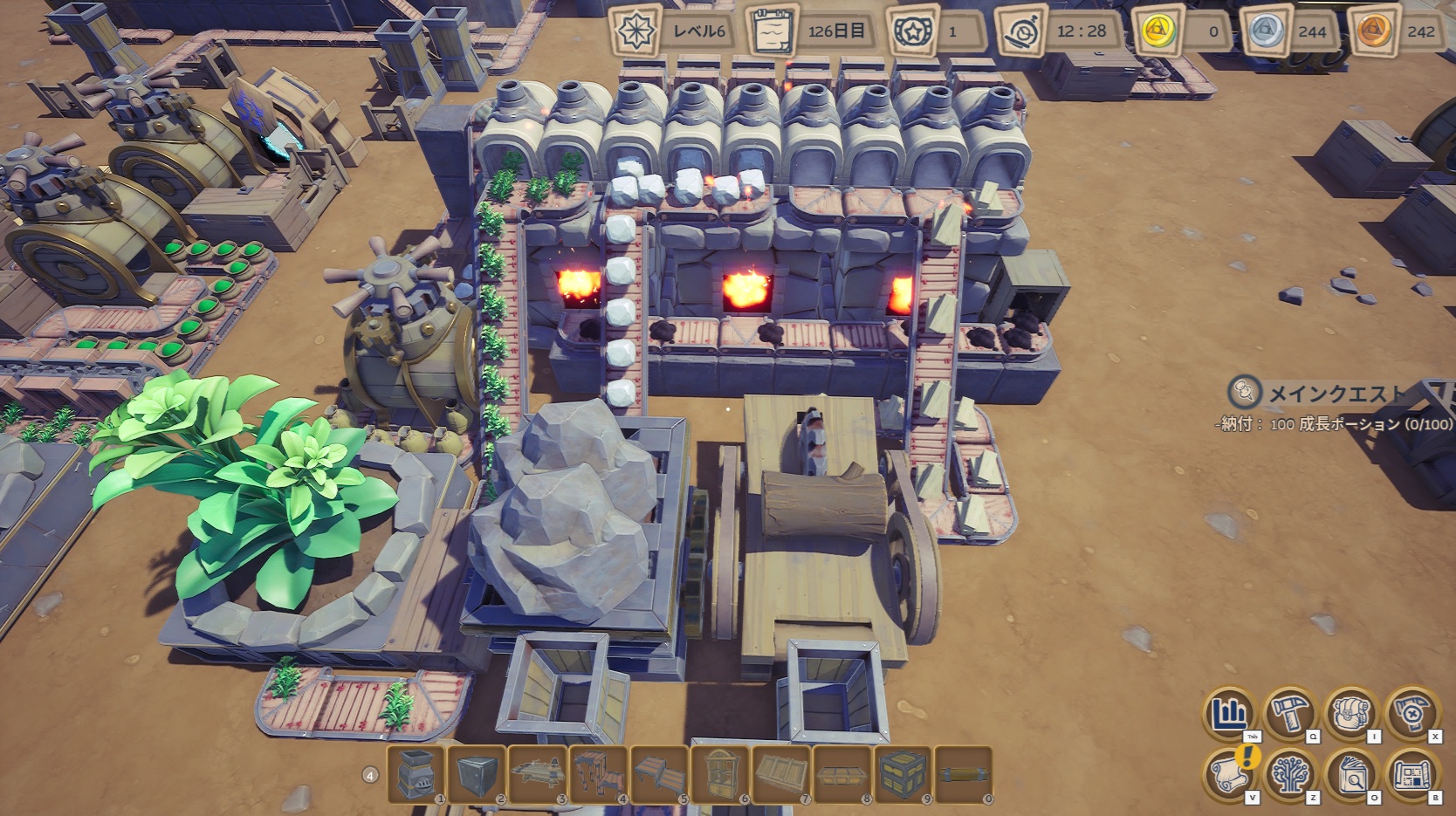
Task: Open the backpack inventory
Action: tap(1351, 714)
